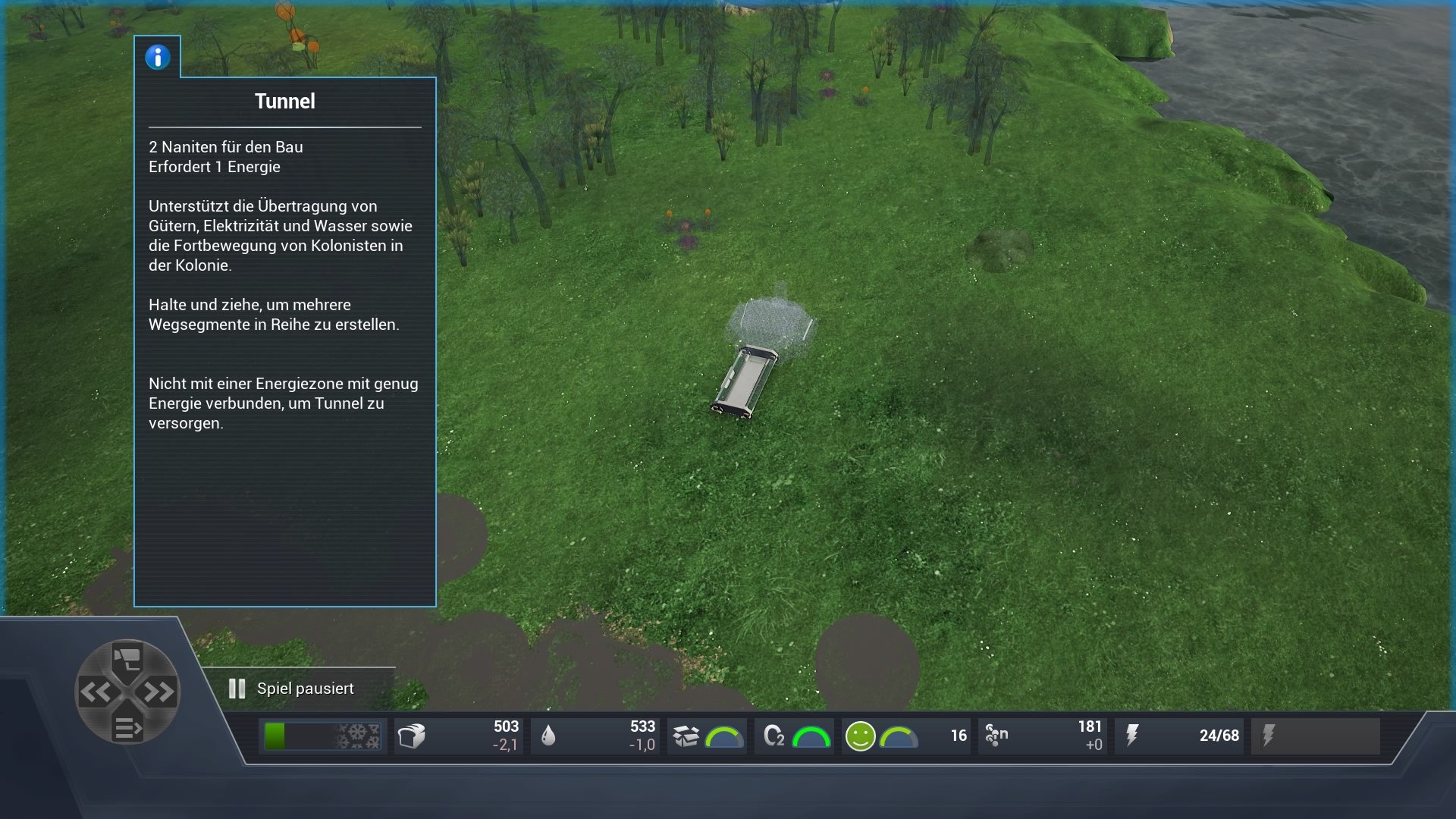Screen dimensions: 1456x819
Task: Click the nanites counter icon
Action: click(997, 735)
